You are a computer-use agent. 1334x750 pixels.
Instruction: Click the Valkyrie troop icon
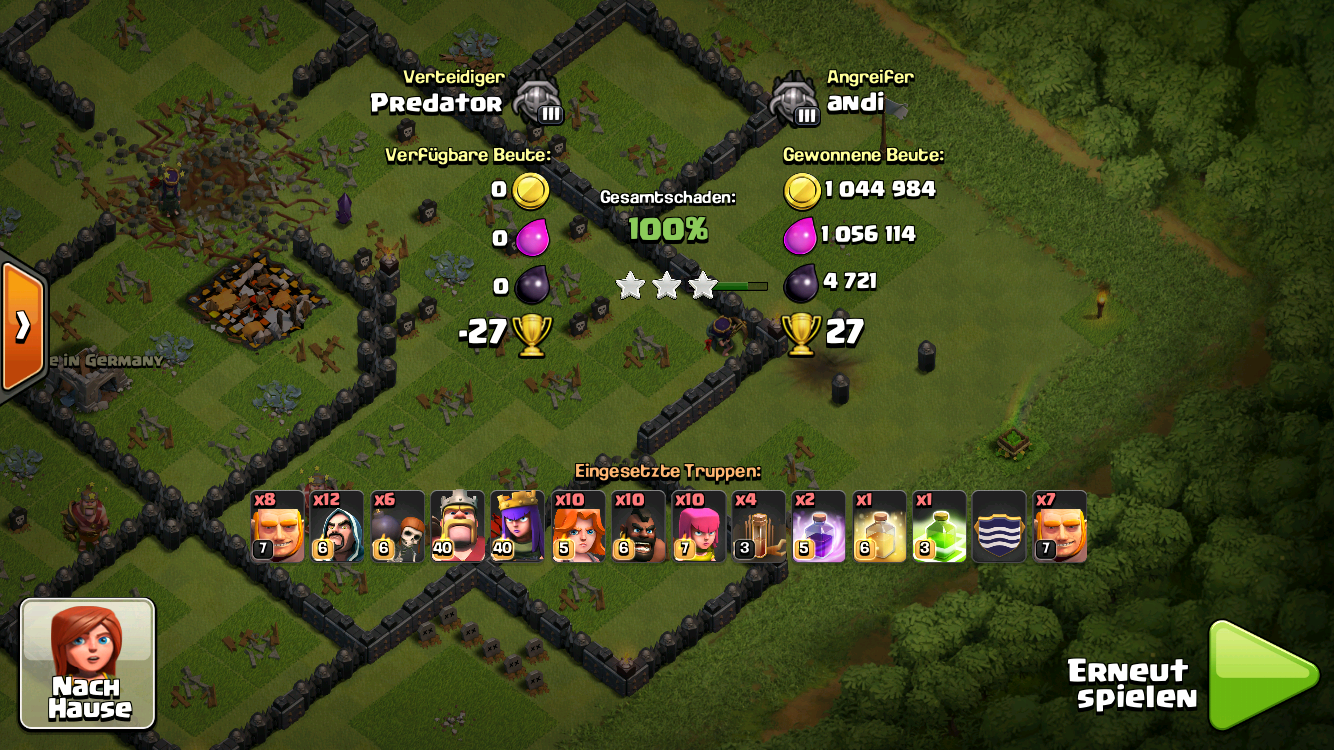click(578, 526)
